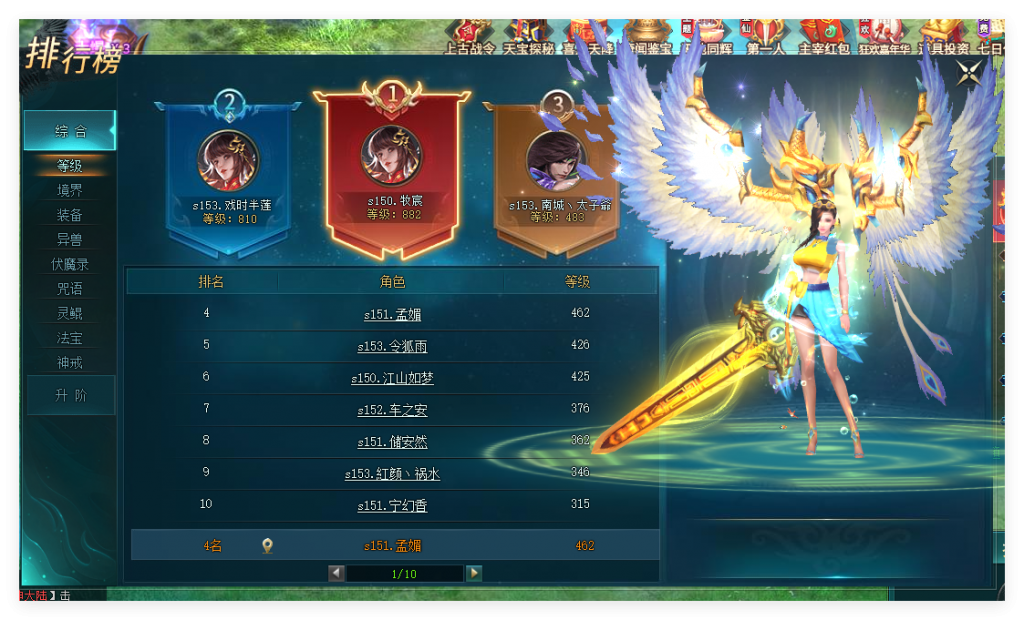The height and width of the screenshot is (620, 1024).
Task: Open the 装备 ranking list
Action: tap(70, 215)
